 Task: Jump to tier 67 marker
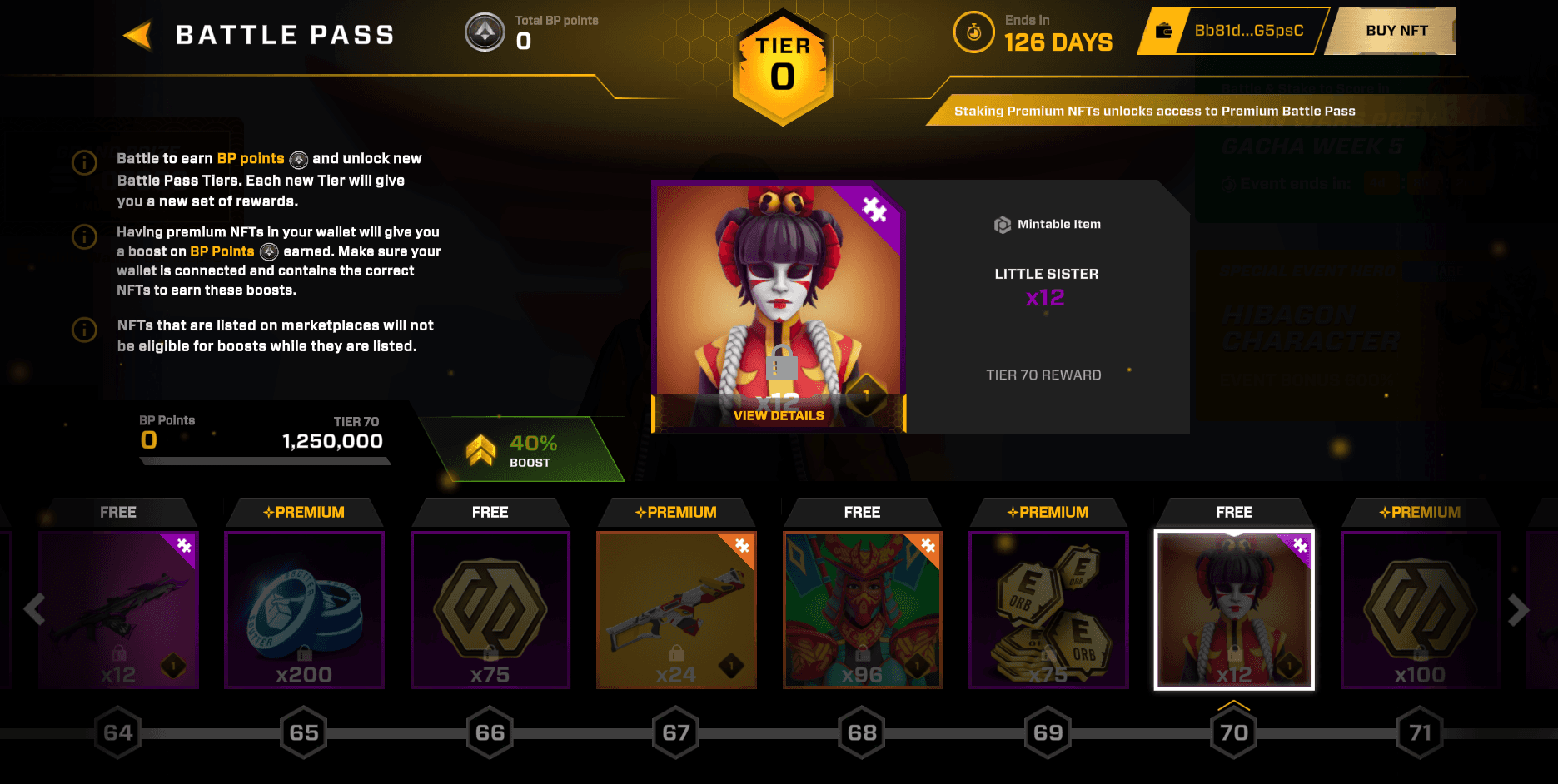pyautogui.click(x=676, y=732)
